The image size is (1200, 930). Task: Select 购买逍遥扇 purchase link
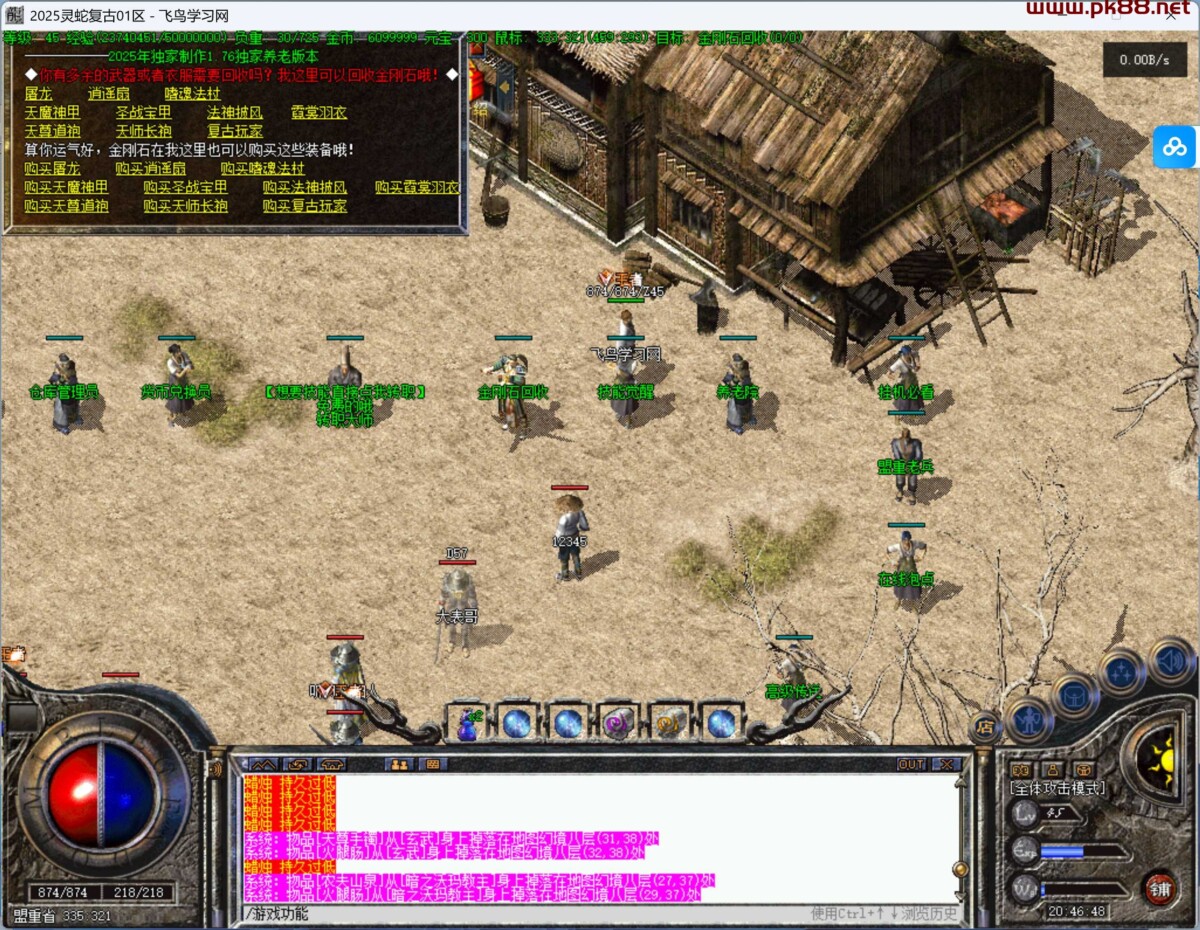point(150,168)
